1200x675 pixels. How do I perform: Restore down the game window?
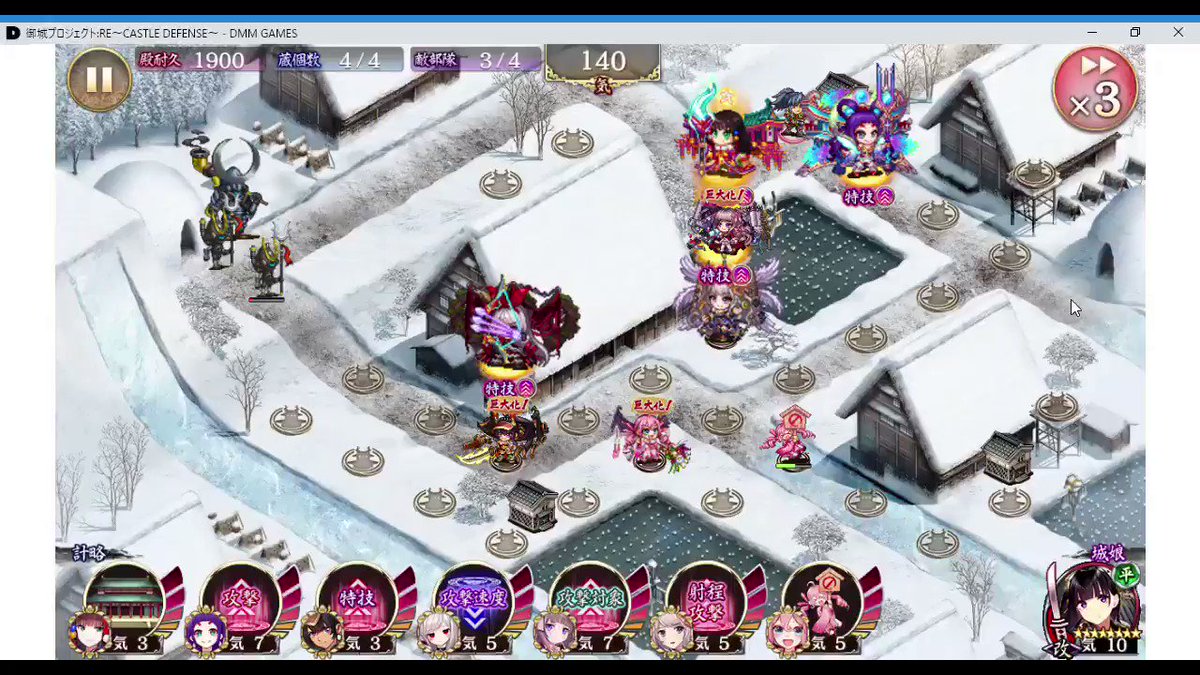(1135, 32)
